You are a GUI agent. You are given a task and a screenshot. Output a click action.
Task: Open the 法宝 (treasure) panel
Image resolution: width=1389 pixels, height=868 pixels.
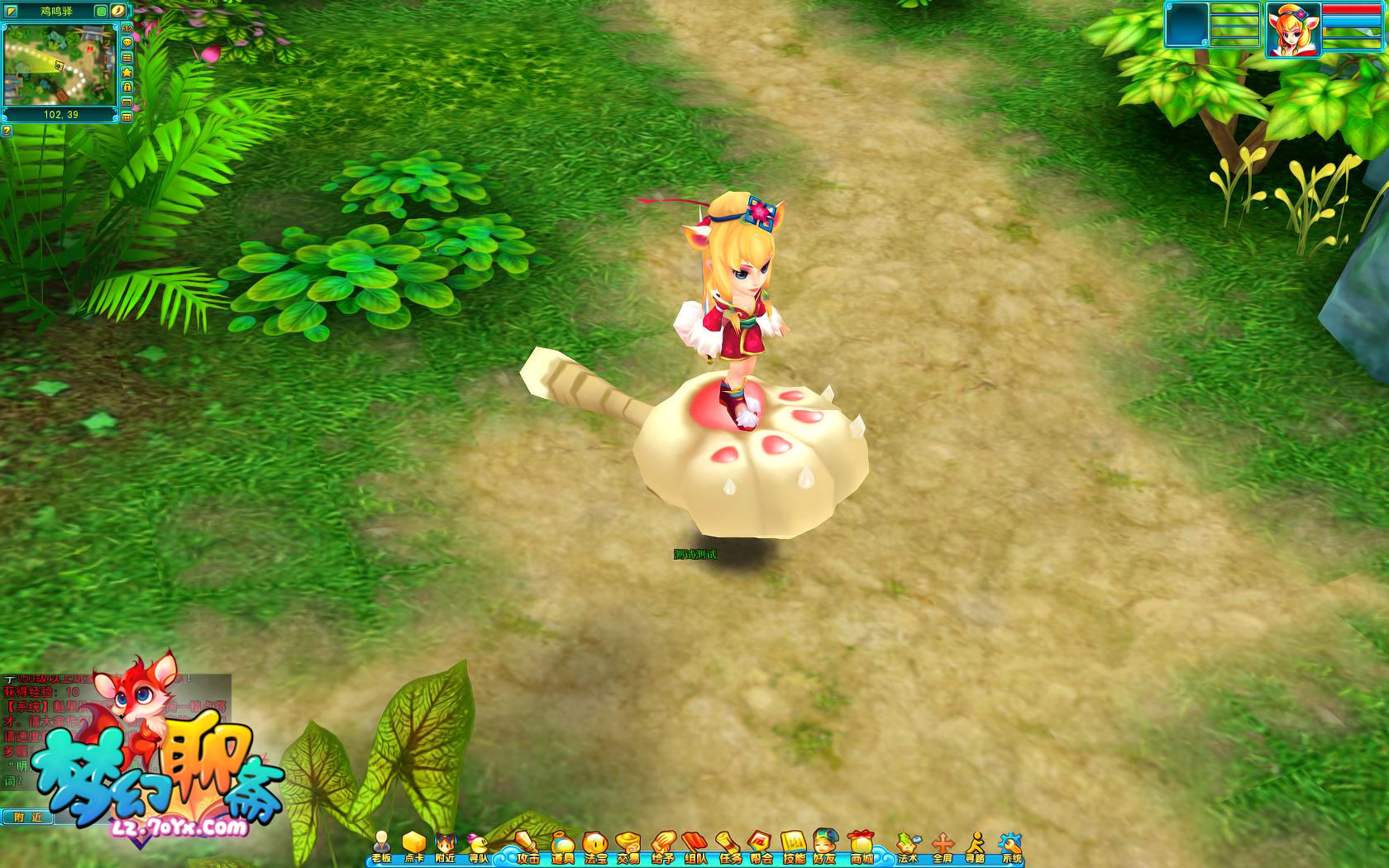tap(595, 847)
